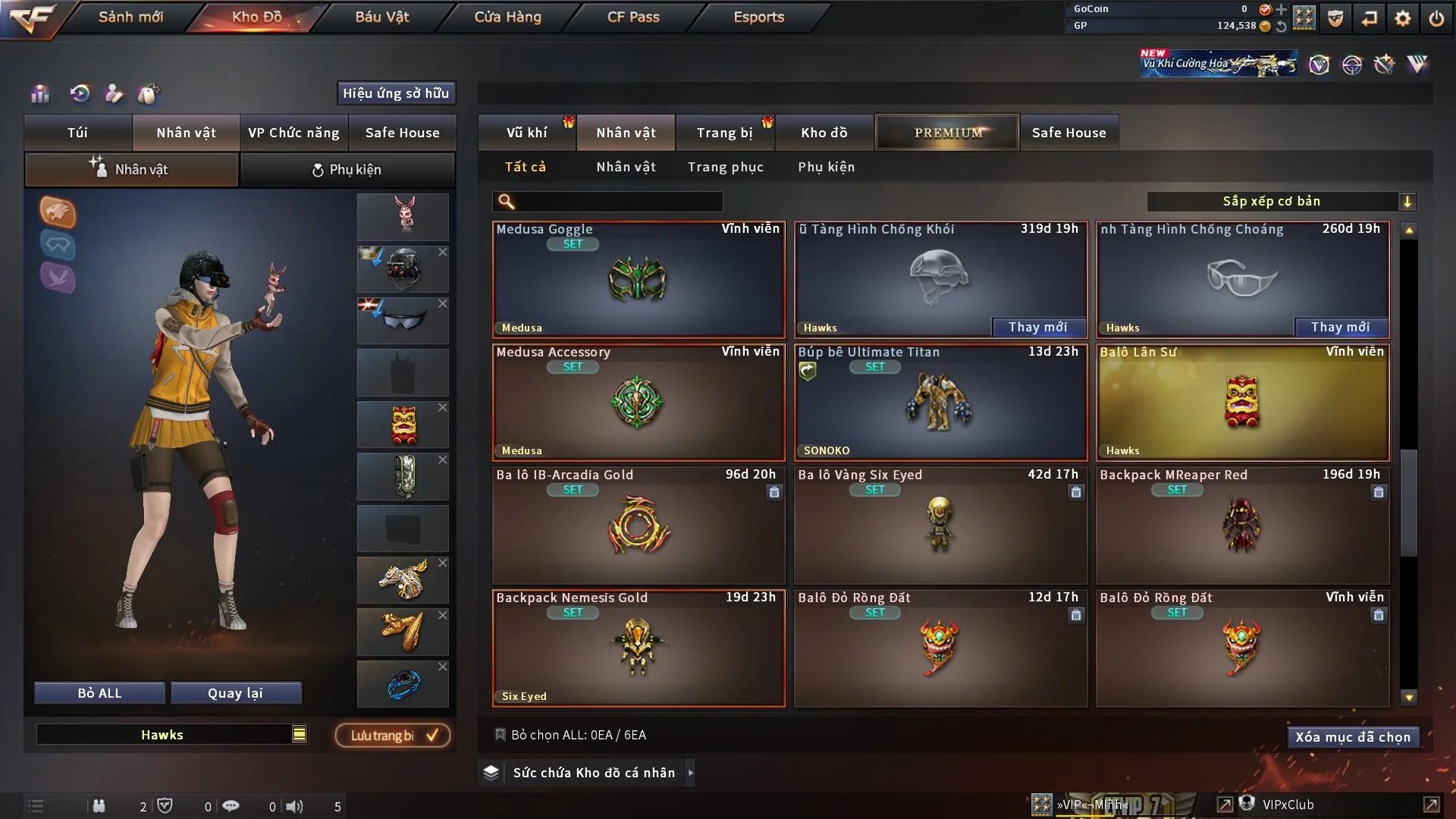
Task: Open the CF Pass page
Action: [633, 17]
